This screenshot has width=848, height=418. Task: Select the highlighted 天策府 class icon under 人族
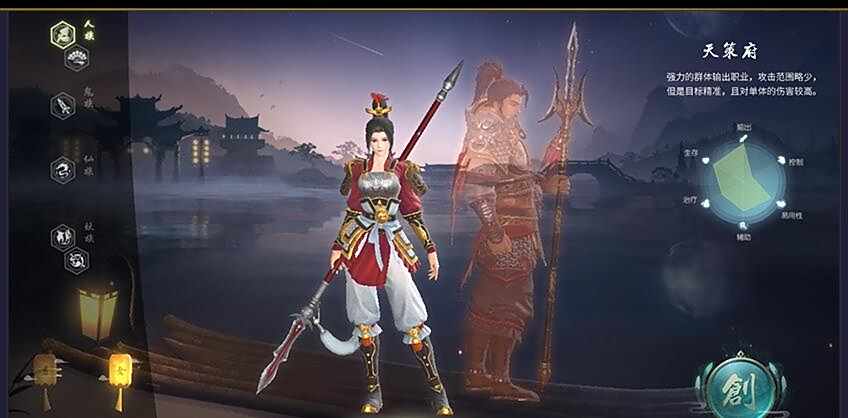coord(63,35)
